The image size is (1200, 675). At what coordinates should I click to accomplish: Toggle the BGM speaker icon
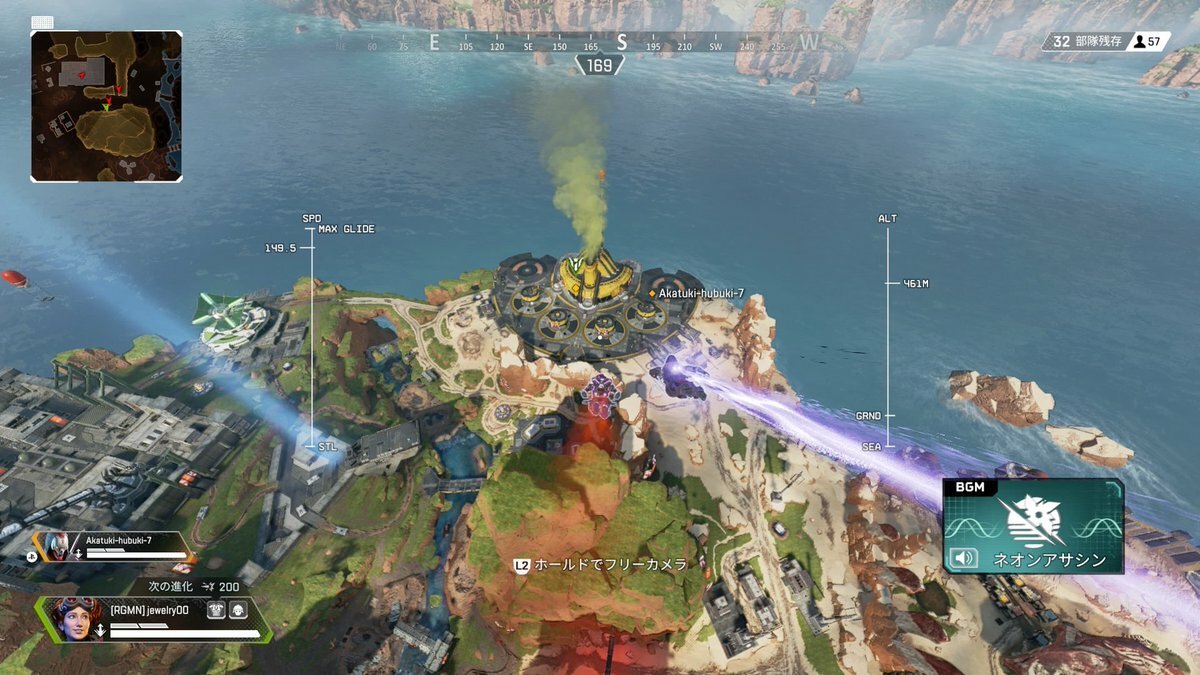click(963, 558)
